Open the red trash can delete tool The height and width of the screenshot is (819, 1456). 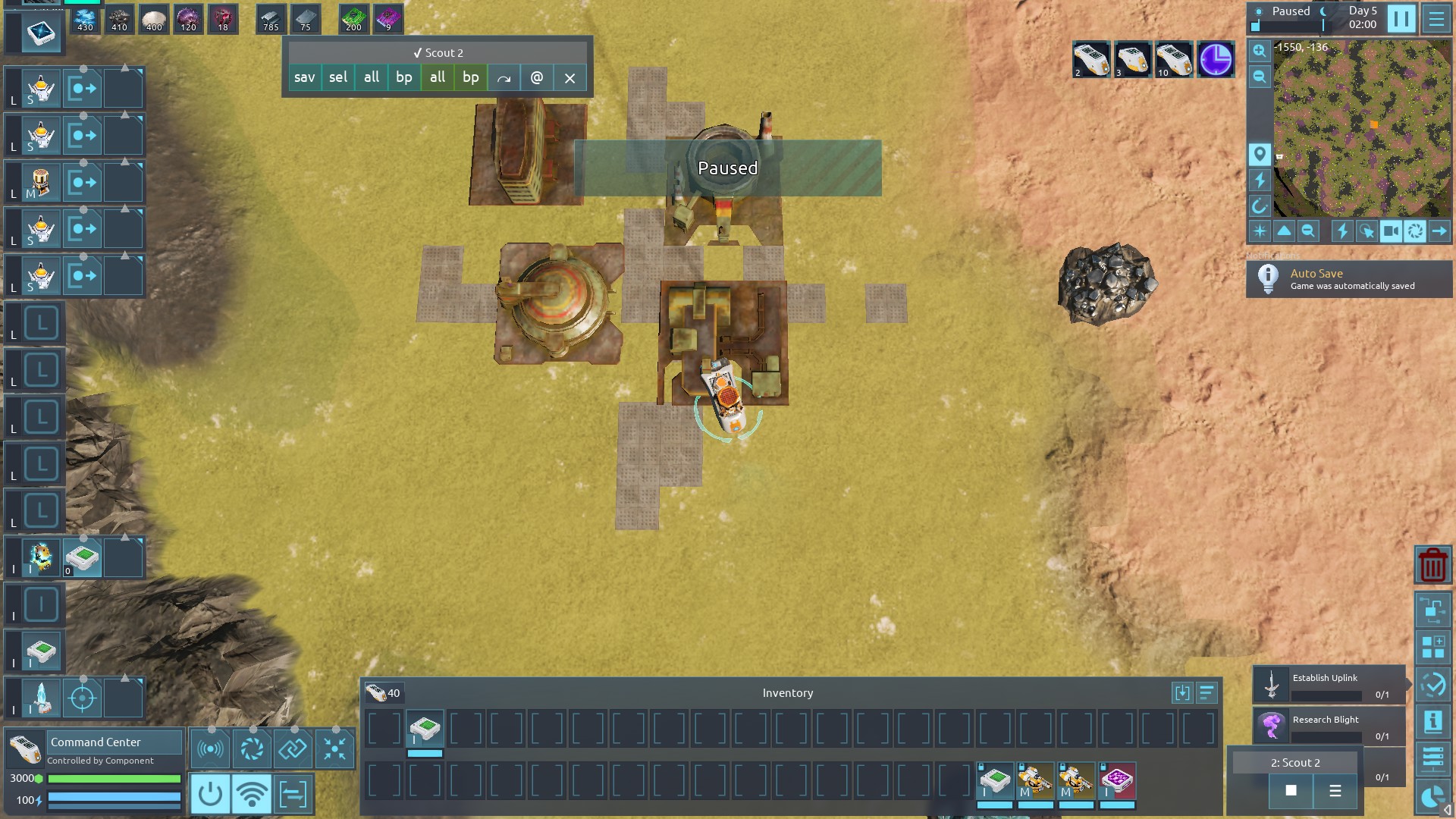pos(1432,565)
